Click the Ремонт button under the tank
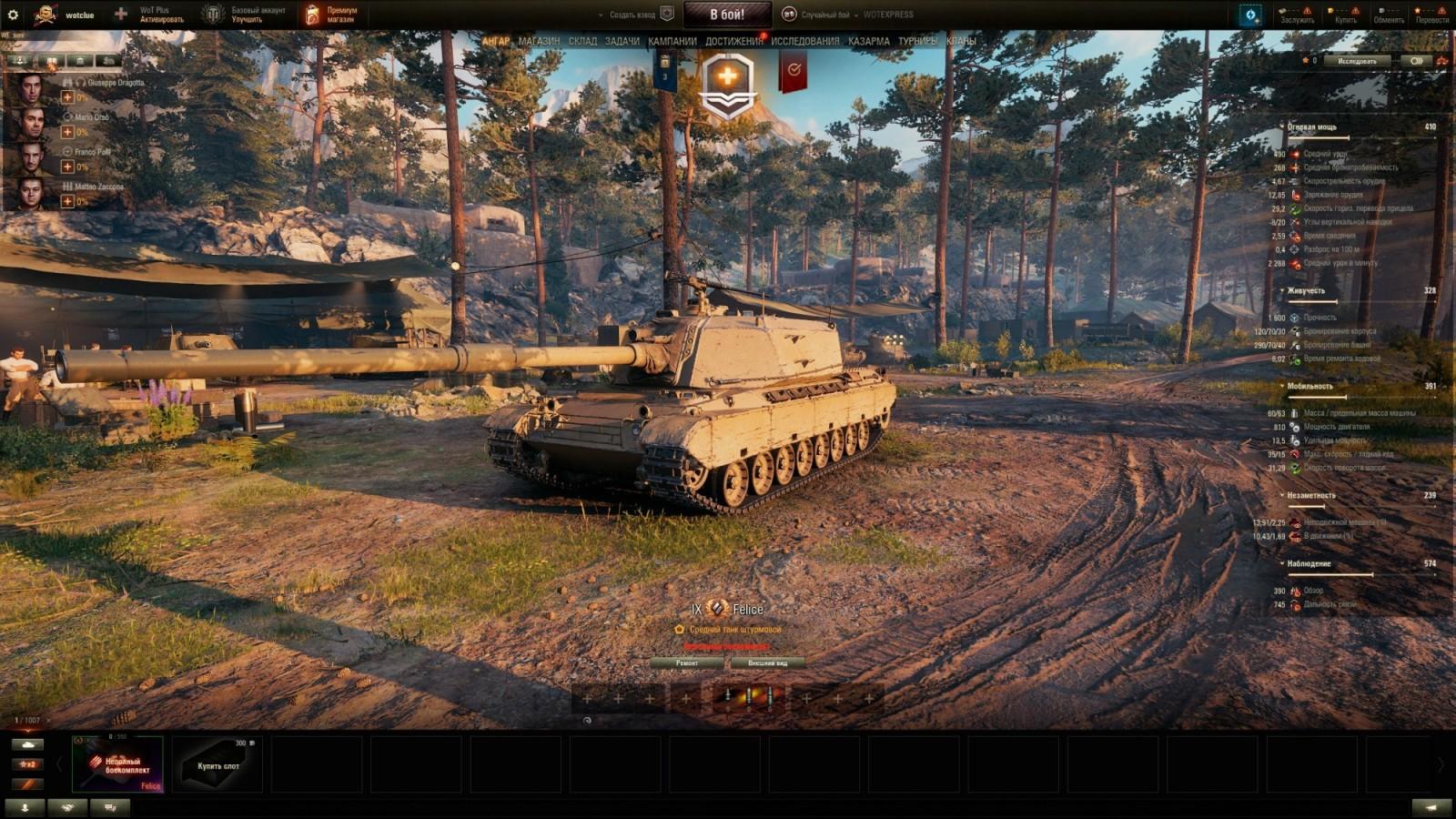This screenshot has width=1456, height=819. pyautogui.click(x=689, y=663)
